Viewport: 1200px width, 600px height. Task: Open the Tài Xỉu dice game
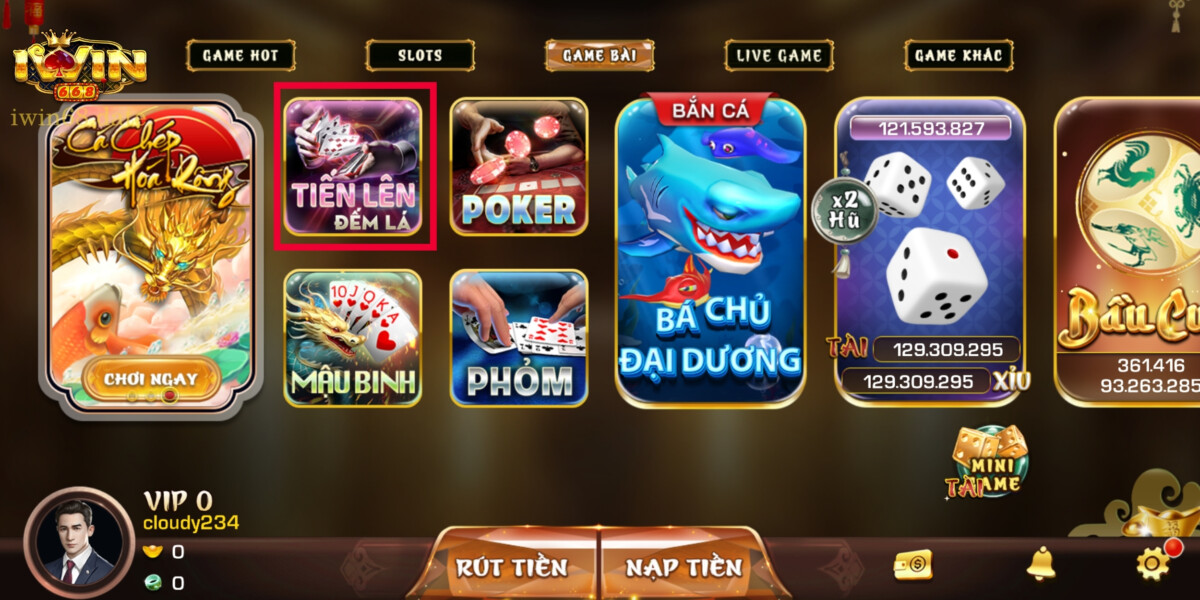[930, 250]
